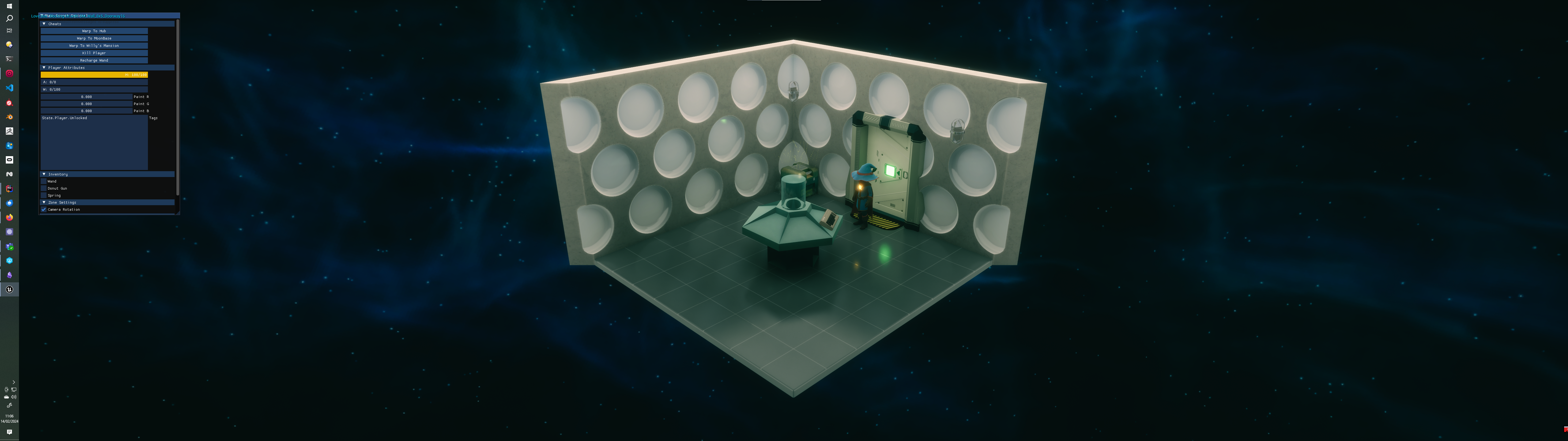Use the Kill Player cheat button

[x=94, y=53]
